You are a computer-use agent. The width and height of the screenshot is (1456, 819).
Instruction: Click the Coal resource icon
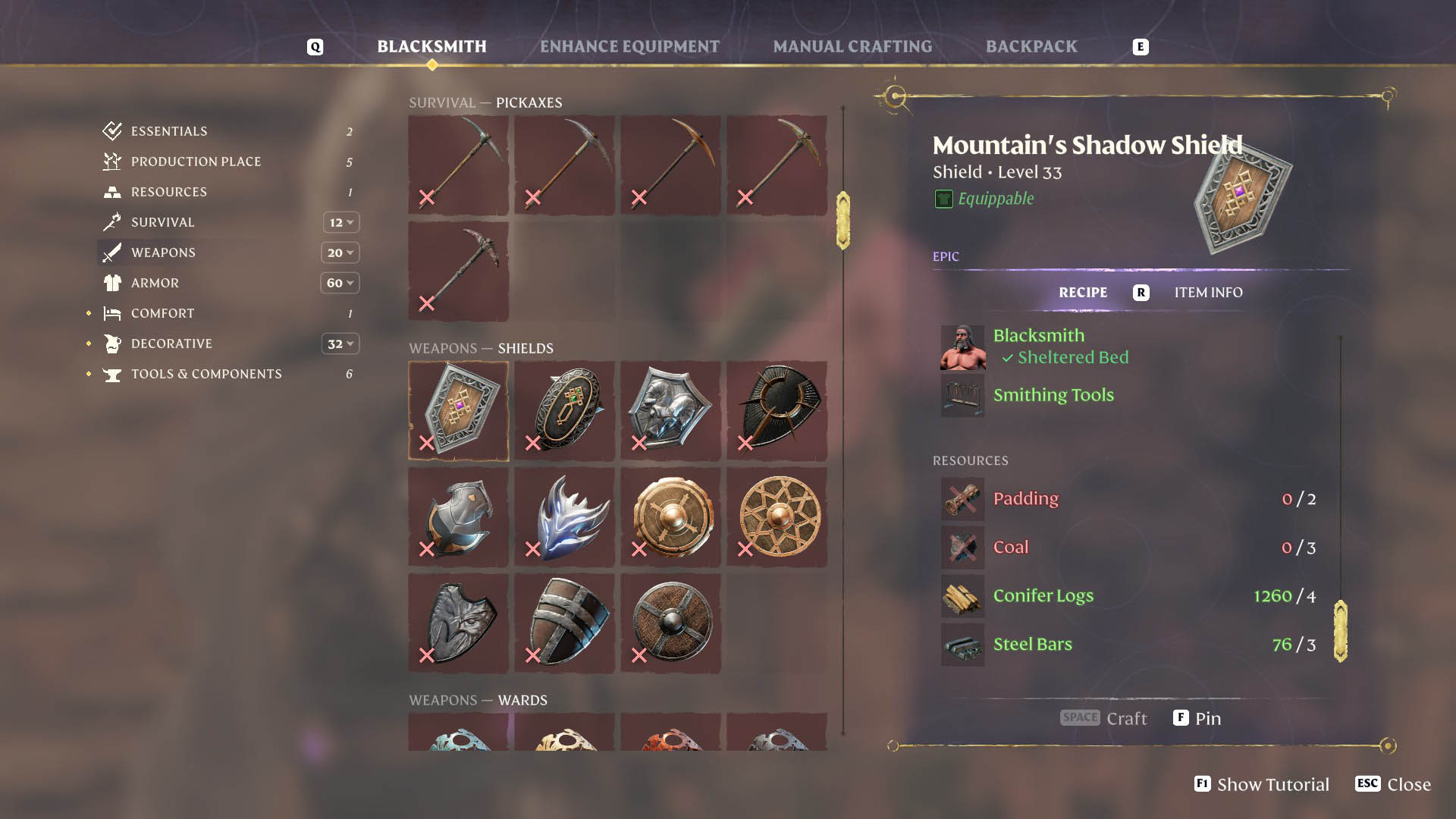click(962, 548)
